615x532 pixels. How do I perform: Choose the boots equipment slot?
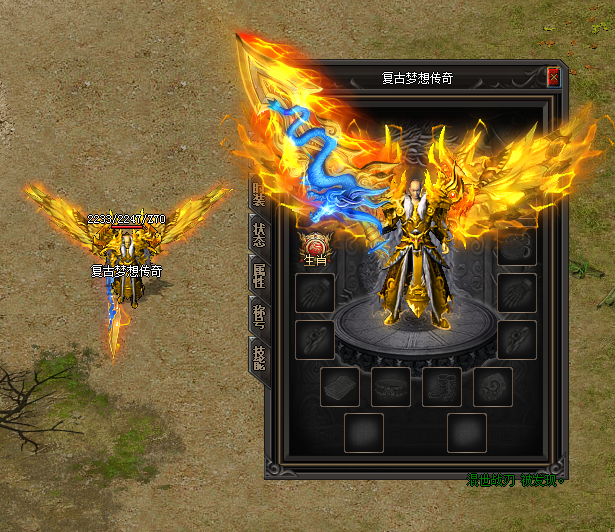(441, 387)
